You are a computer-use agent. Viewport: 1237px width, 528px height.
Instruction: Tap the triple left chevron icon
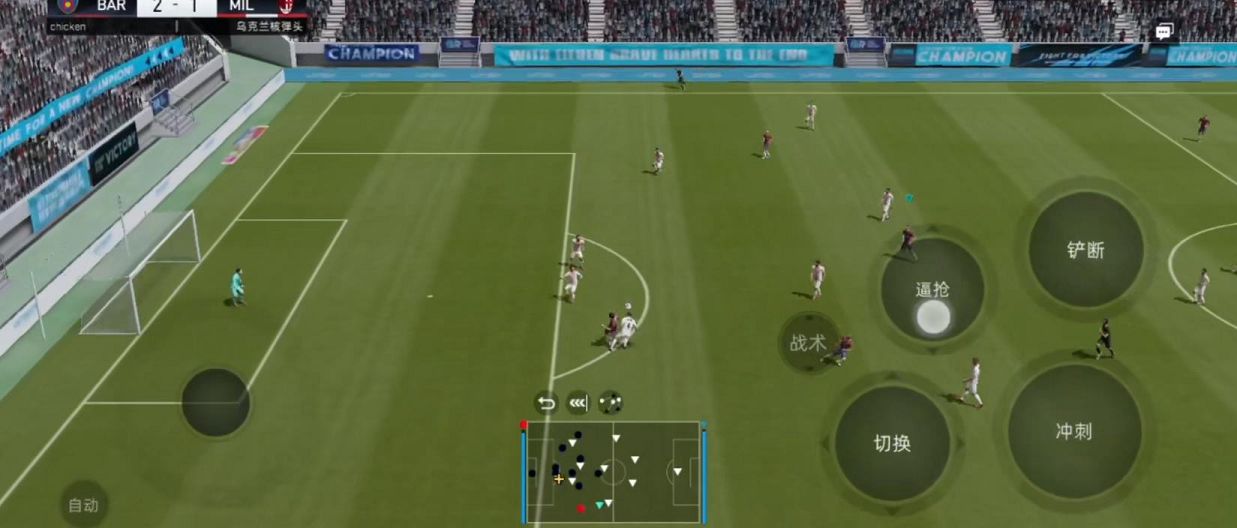point(578,403)
